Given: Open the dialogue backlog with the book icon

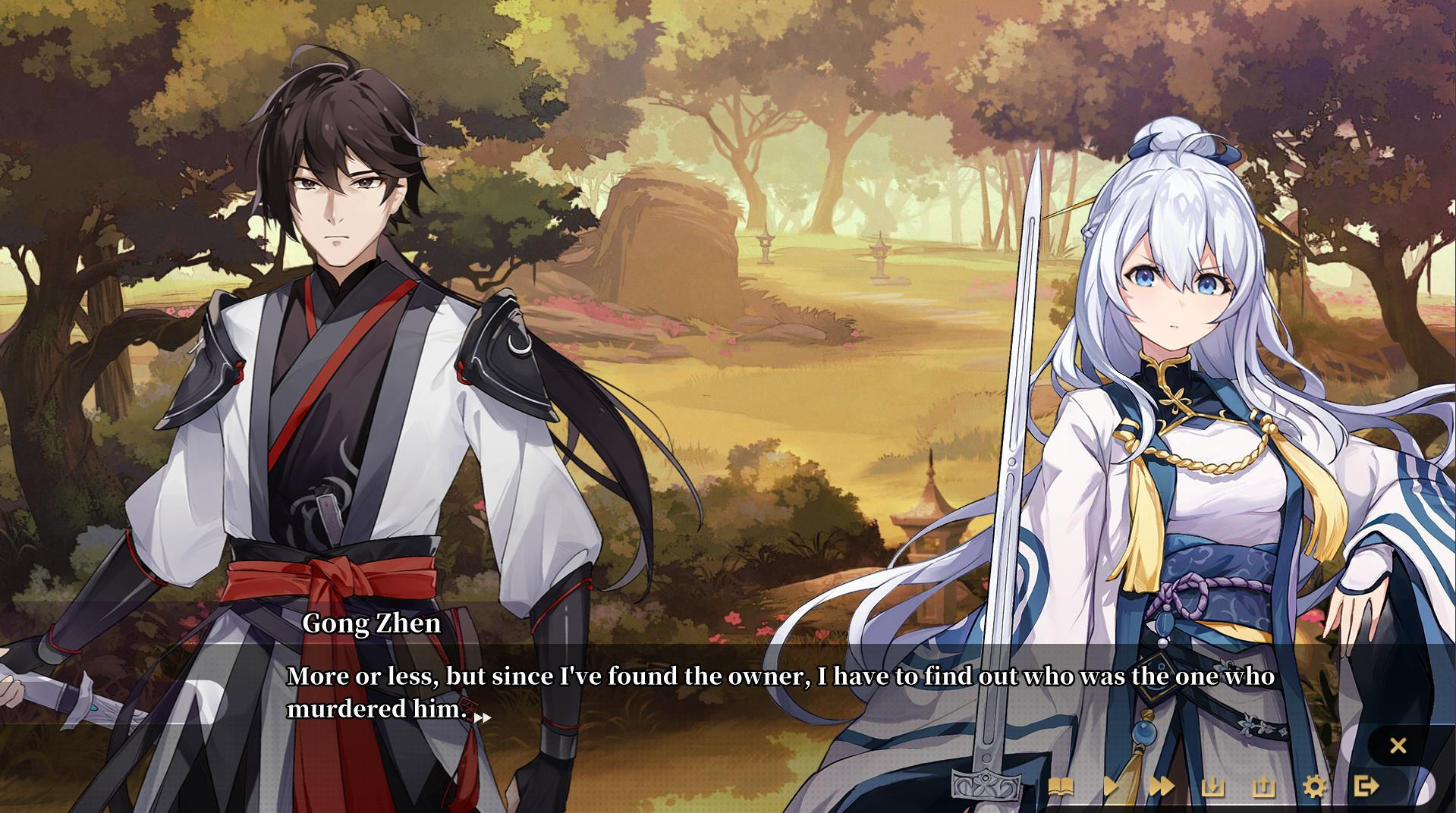Looking at the screenshot, I should tap(1061, 786).
